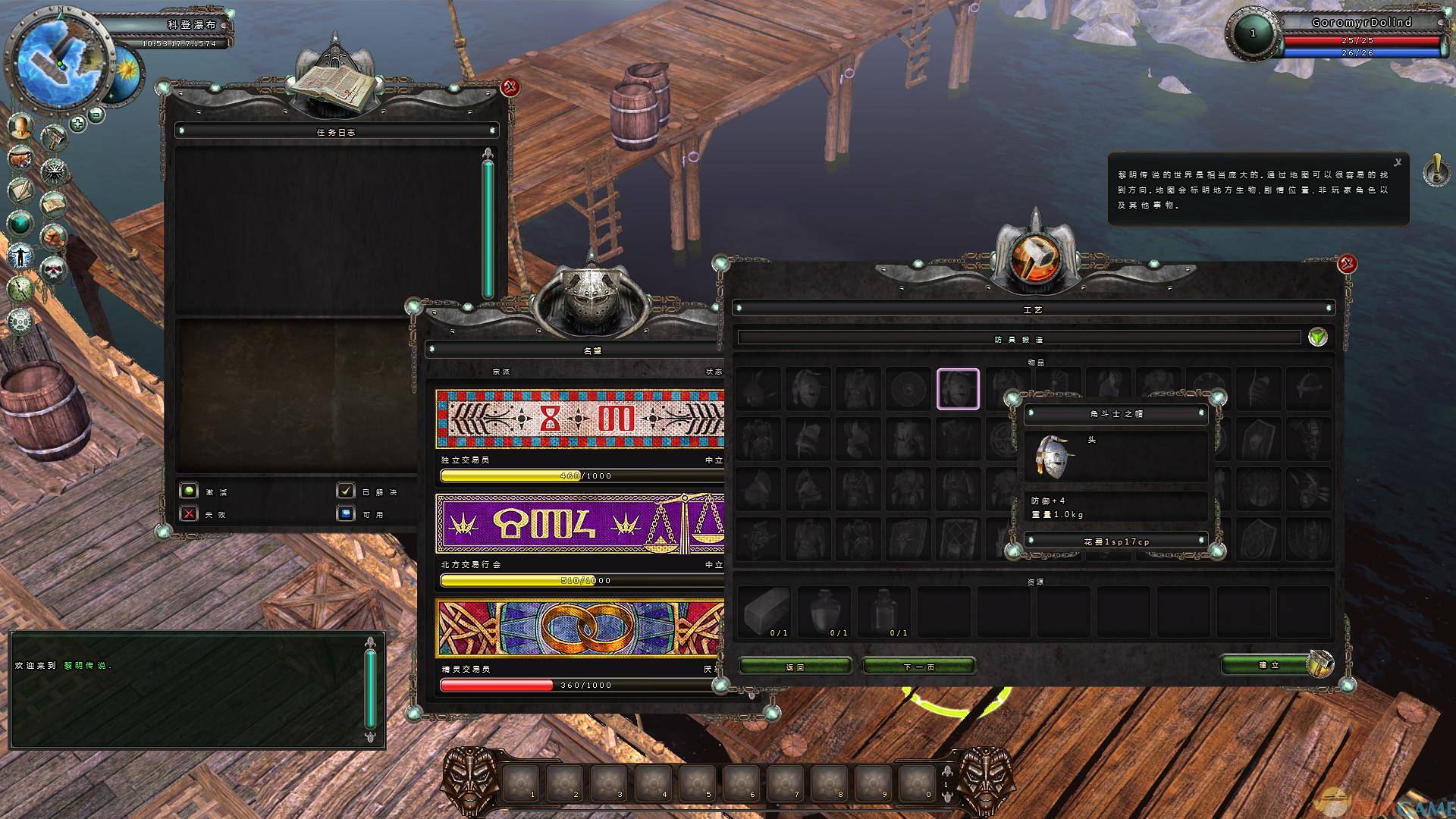Go to next page with 下一页
The width and height of the screenshot is (1456, 819).
pyautogui.click(x=918, y=667)
